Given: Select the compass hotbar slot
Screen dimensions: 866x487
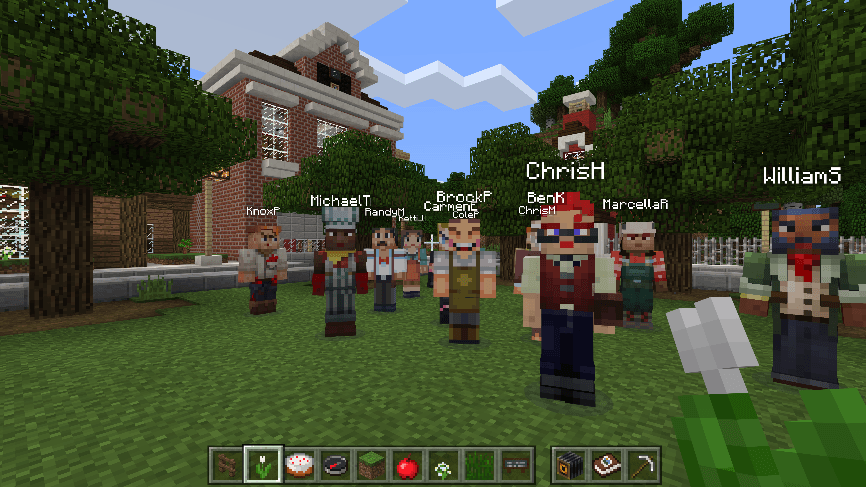Looking at the screenshot, I should pos(334,464).
